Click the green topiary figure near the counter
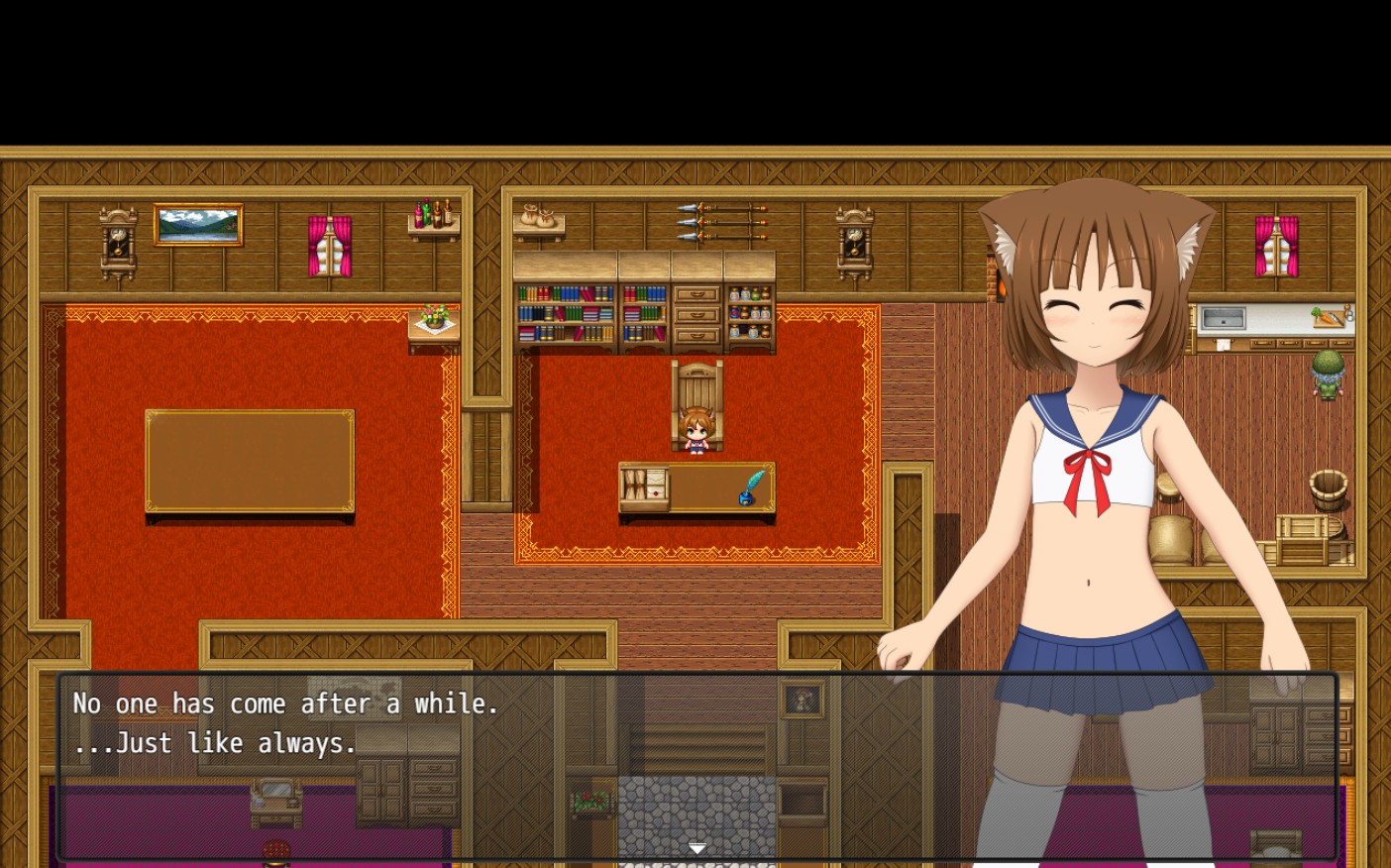Image resolution: width=1391 pixels, height=868 pixels. pos(1328,375)
